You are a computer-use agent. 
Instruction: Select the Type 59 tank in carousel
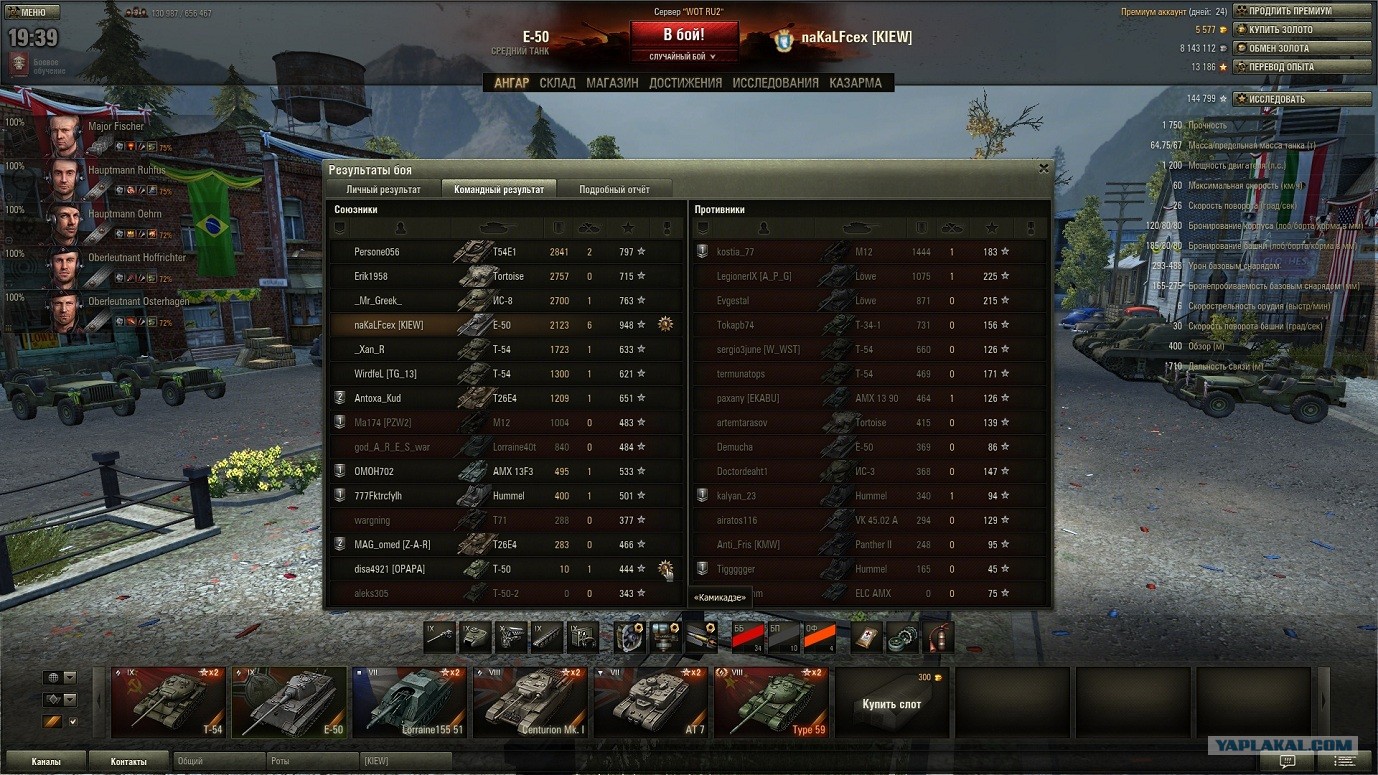(771, 702)
